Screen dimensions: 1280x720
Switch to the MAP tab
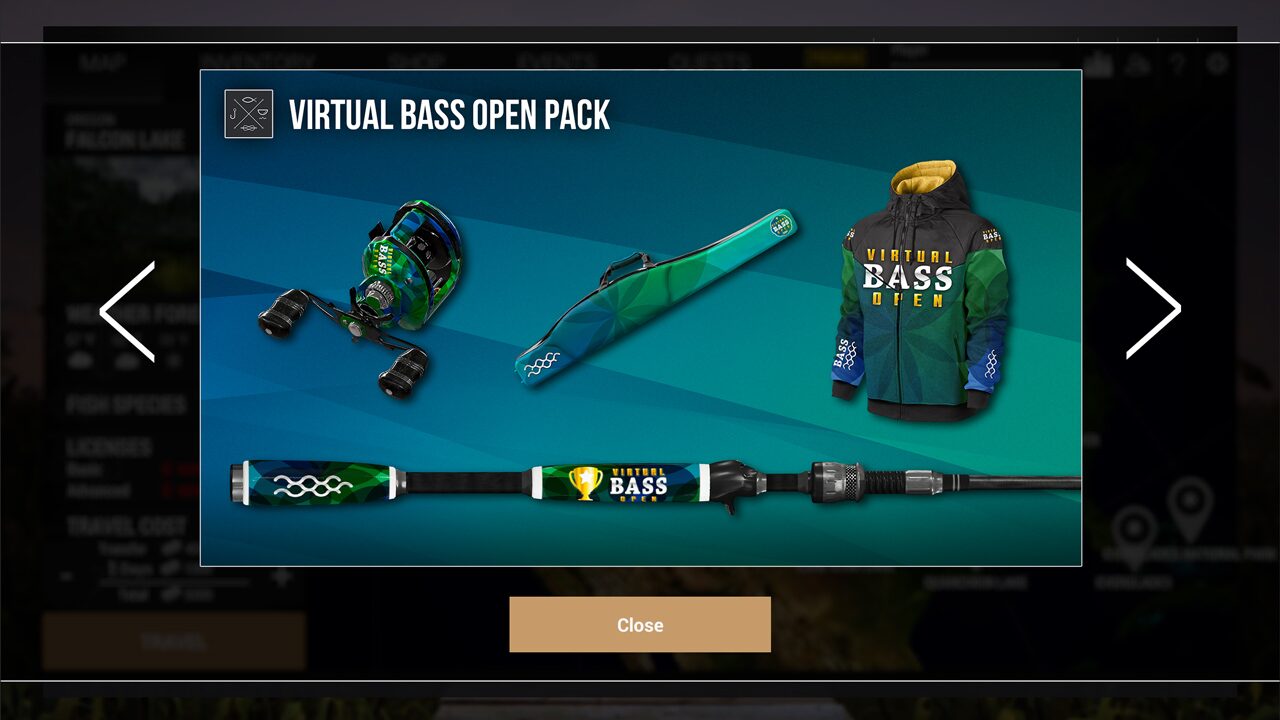click(x=101, y=60)
